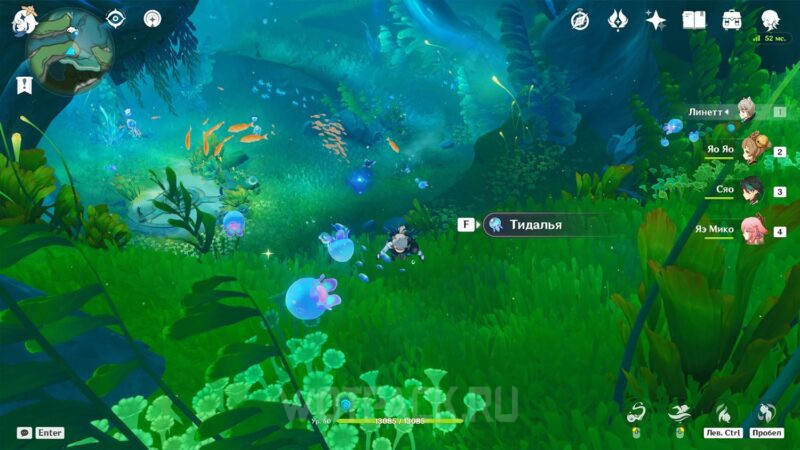Switch to party member Яэ Мико
Screen dimensions: 800x450
pyautogui.click(x=750, y=229)
